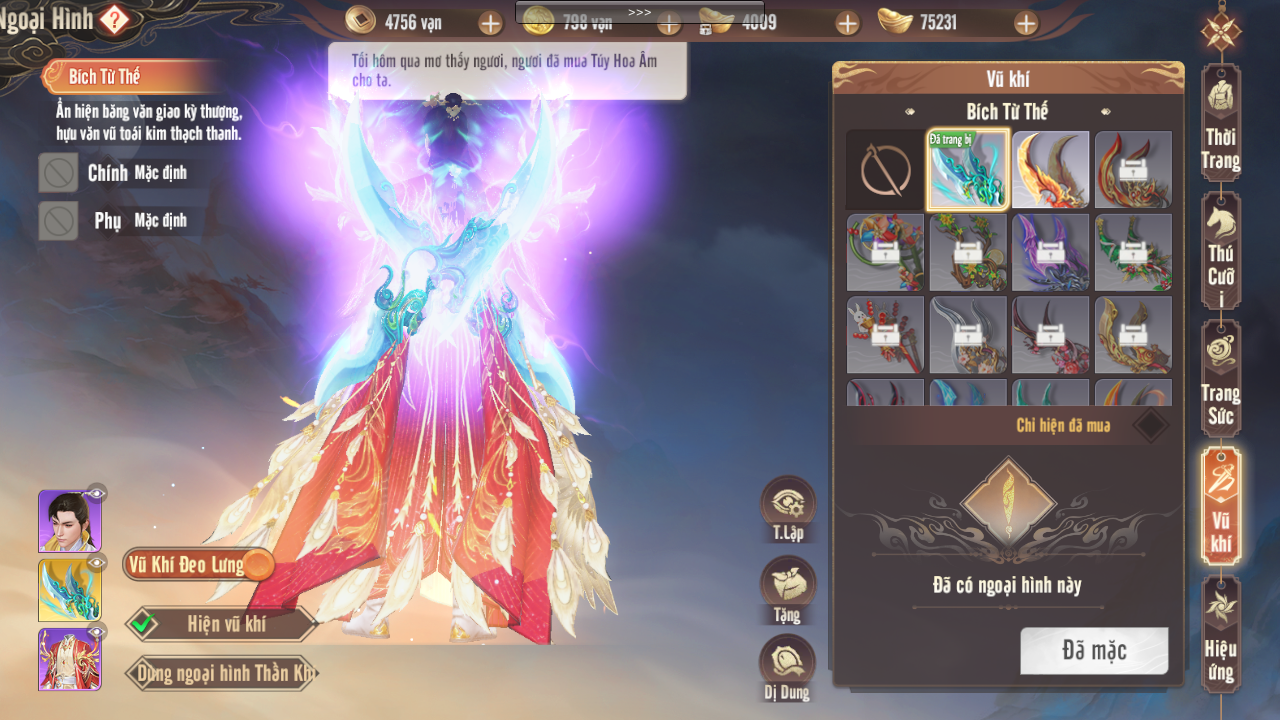Select the Trang Sức tab
This screenshot has width=1280, height=720.
1221,379
